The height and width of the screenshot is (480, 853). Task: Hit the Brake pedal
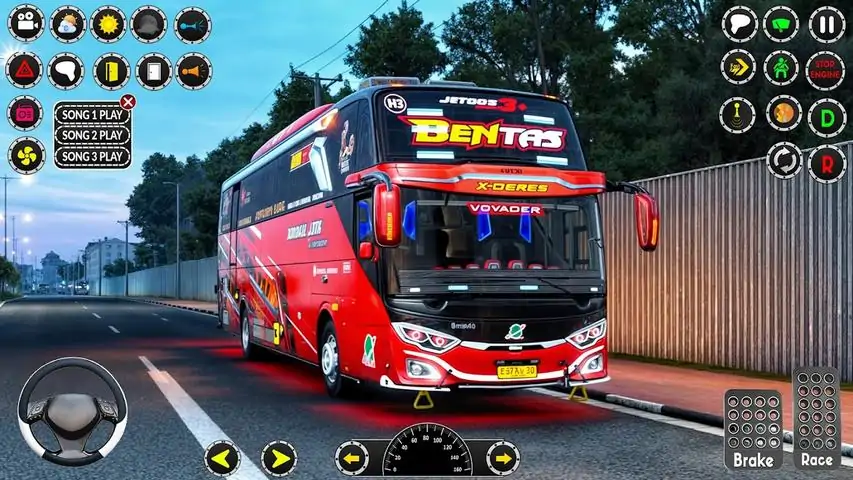pos(753,430)
